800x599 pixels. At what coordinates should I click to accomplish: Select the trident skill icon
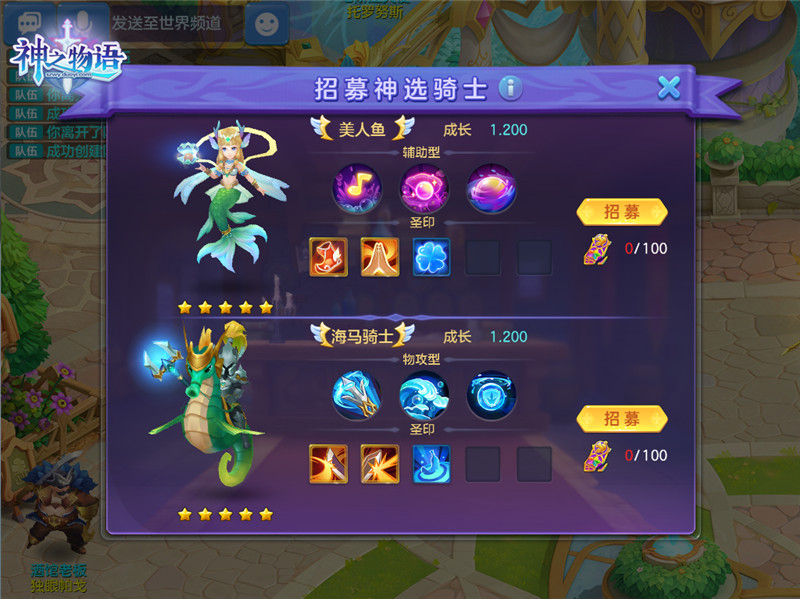point(357,394)
